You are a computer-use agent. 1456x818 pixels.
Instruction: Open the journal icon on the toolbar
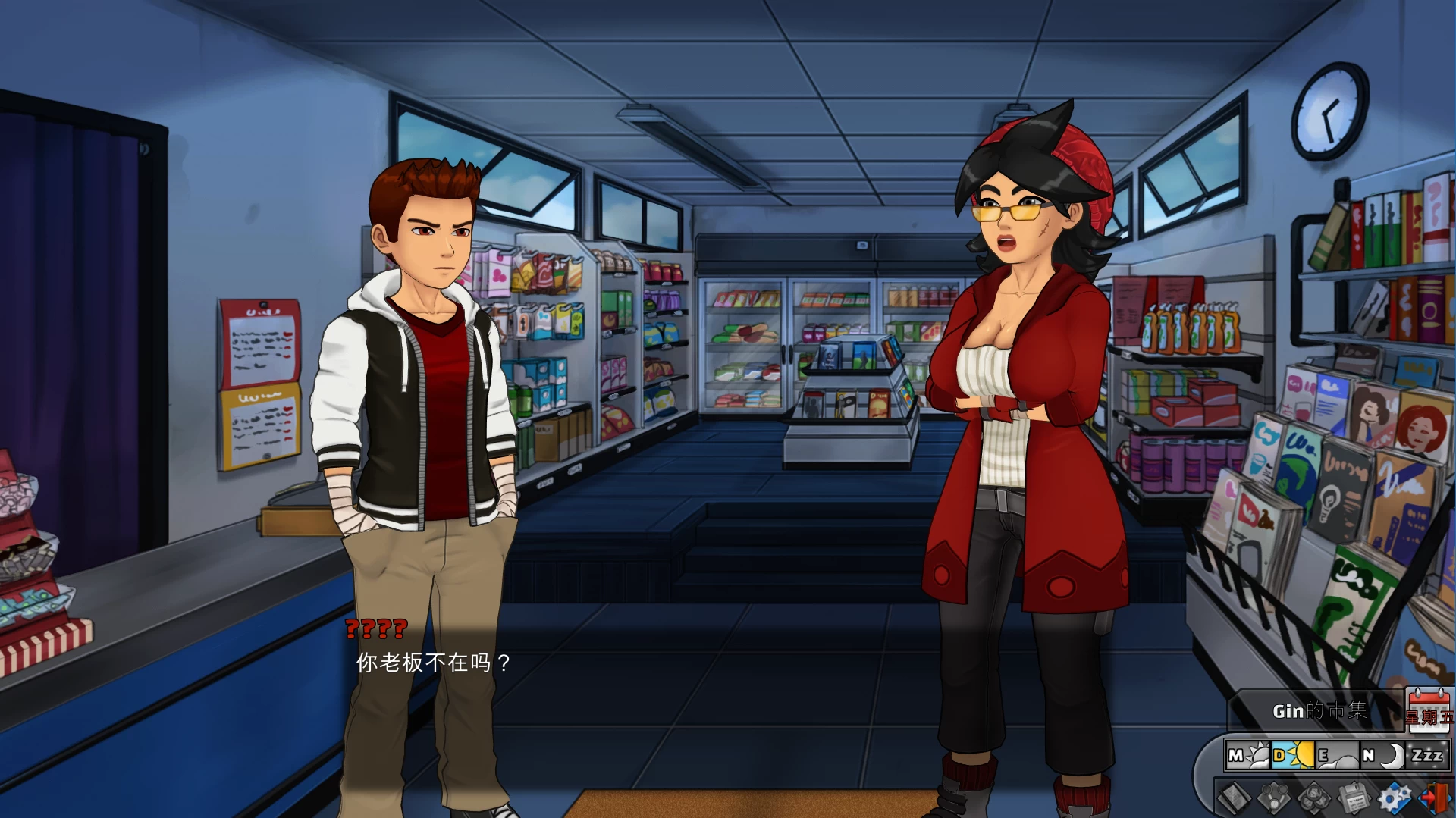[1235, 799]
